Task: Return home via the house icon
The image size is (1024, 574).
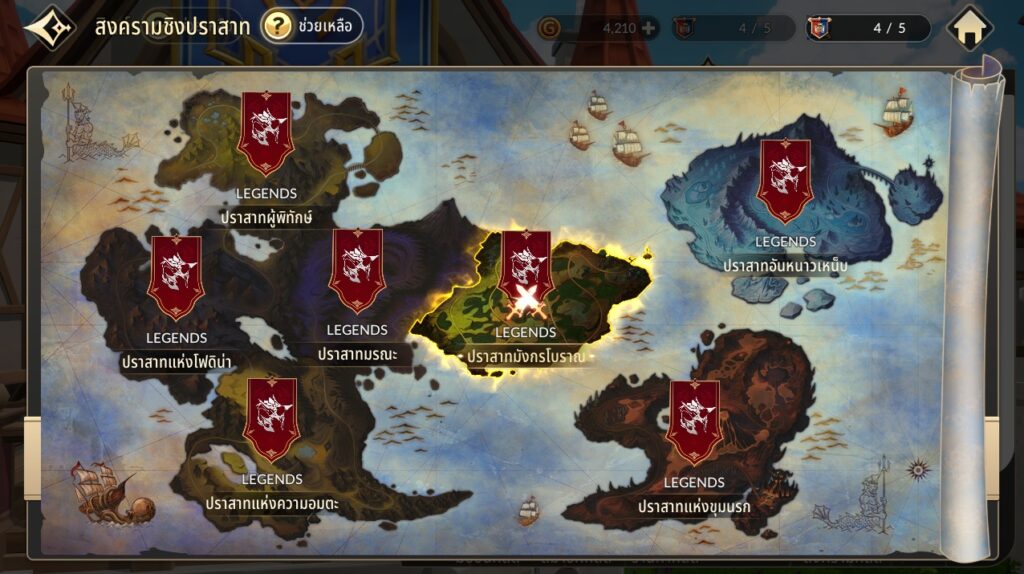Action: pos(968,28)
